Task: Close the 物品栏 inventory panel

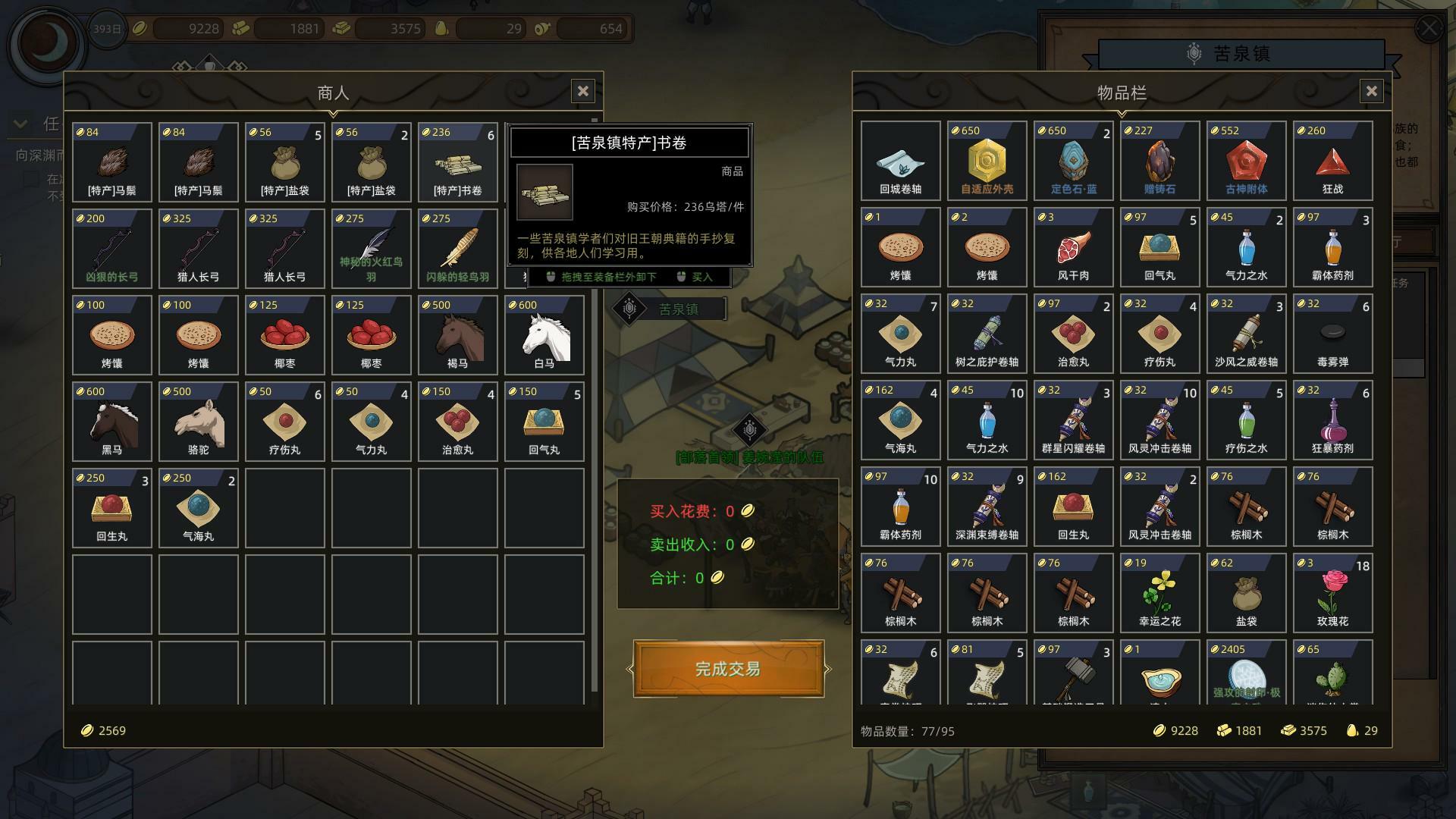Action: [x=1371, y=92]
